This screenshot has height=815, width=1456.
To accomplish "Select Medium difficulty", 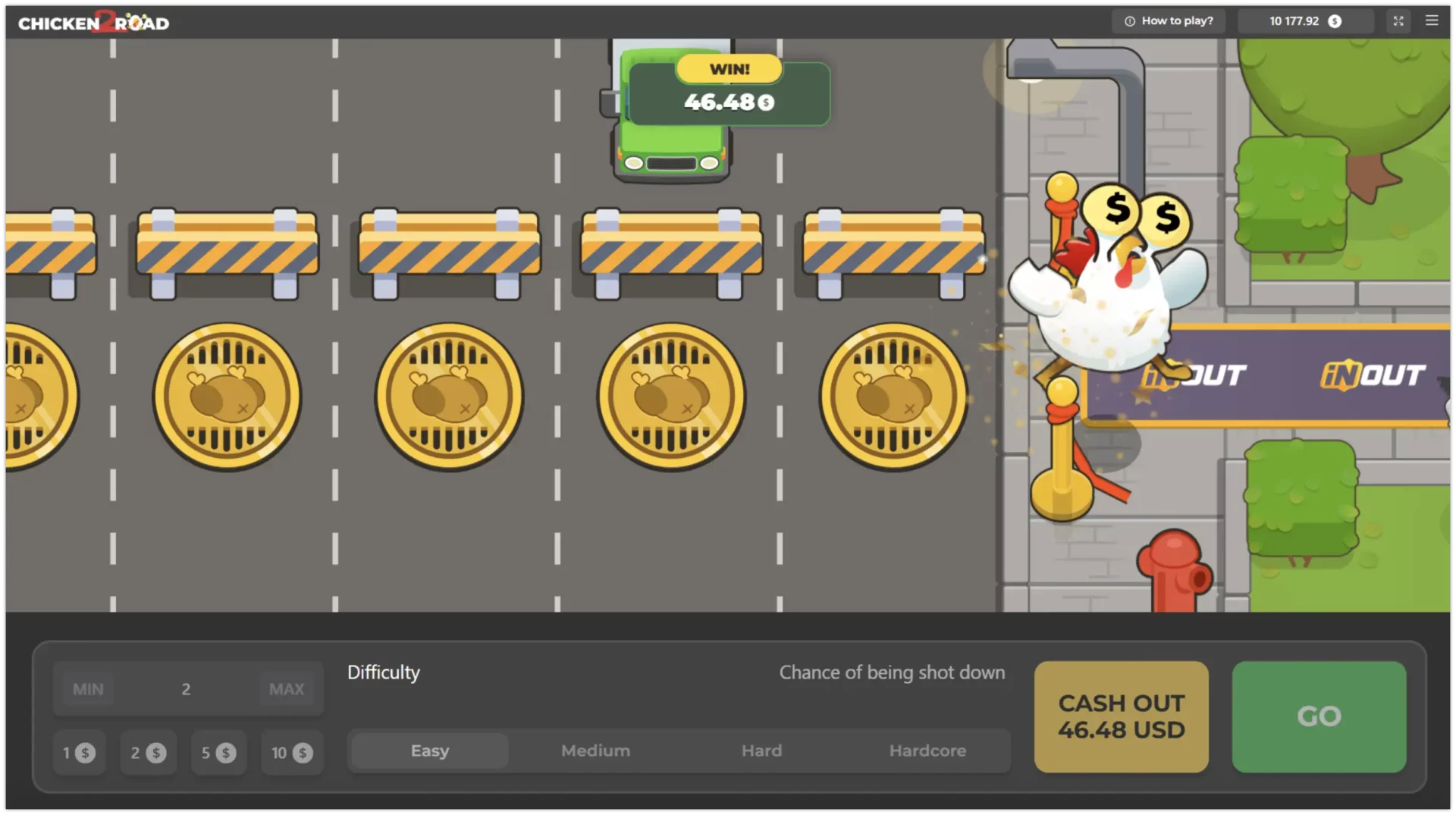I will tap(595, 751).
